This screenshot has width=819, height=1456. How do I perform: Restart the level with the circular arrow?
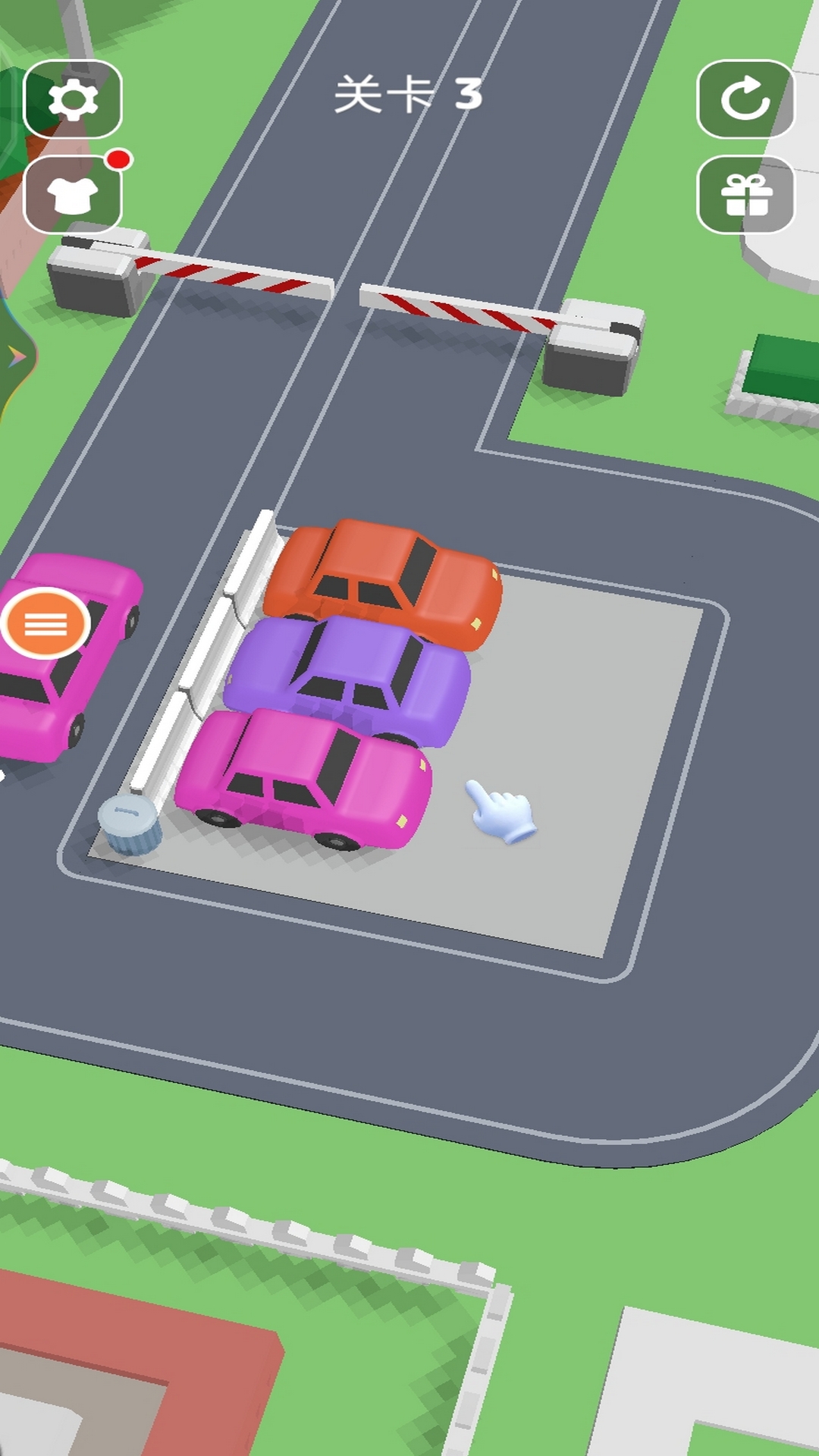click(x=745, y=99)
